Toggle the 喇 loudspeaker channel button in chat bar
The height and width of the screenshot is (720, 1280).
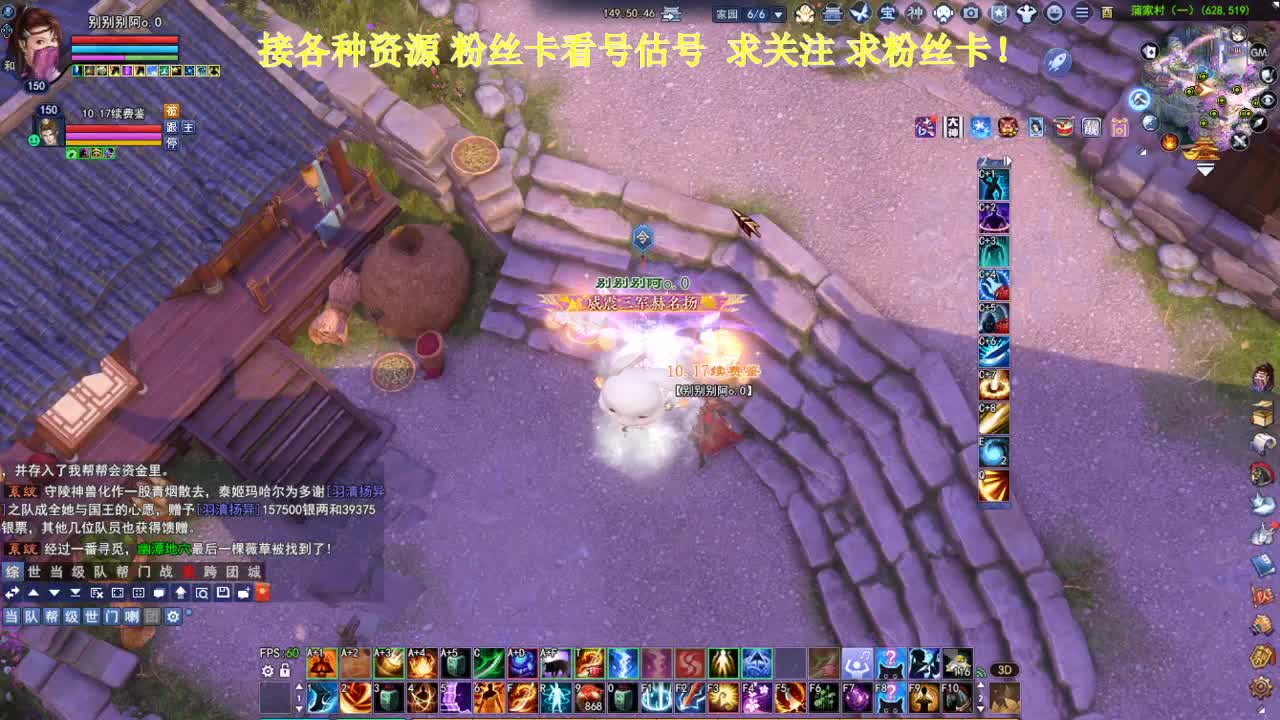click(133, 616)
